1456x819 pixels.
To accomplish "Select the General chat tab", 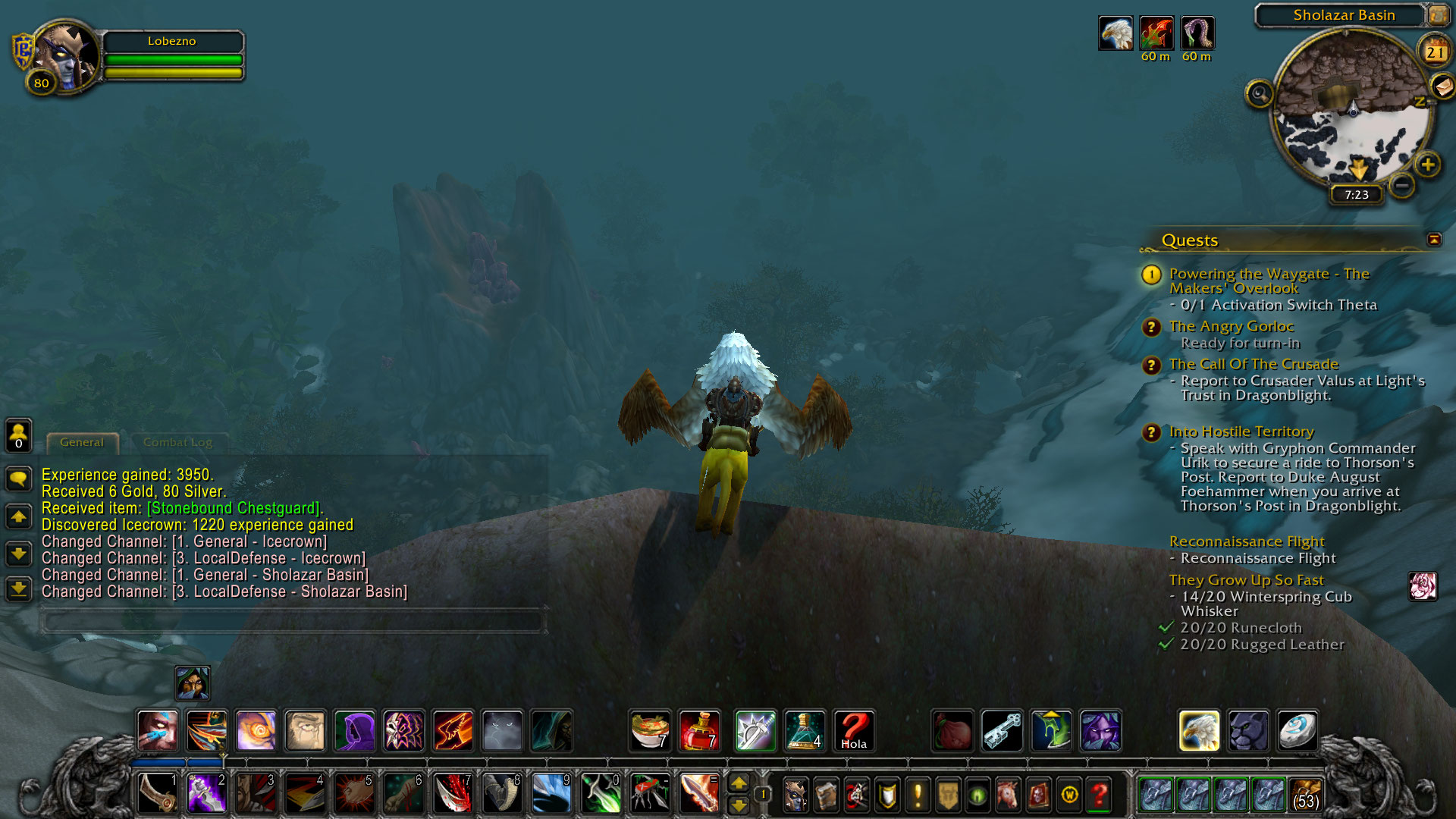I will click(82, 442).
